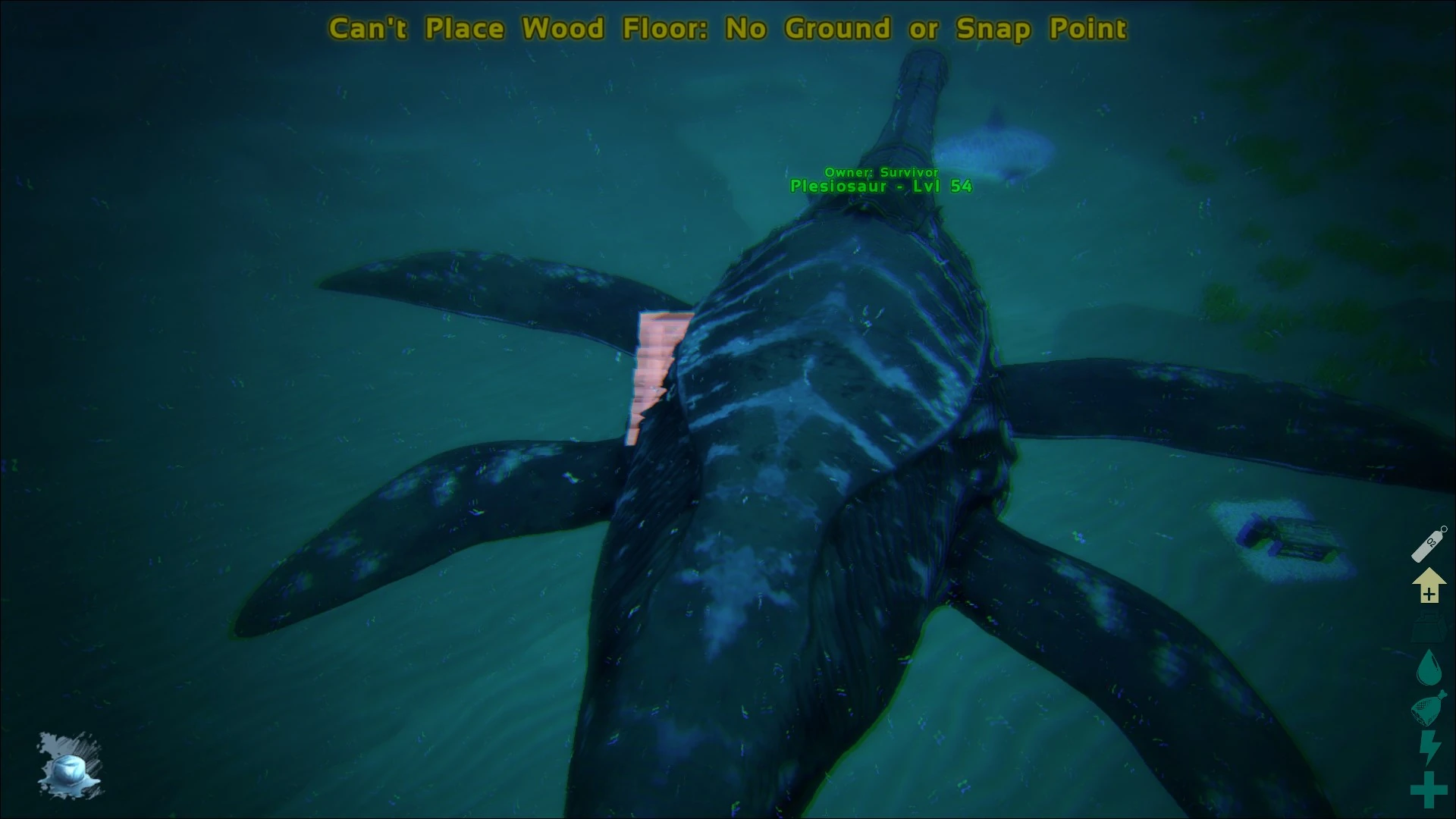Click the Owner: Survivor label

coord(881,172)
